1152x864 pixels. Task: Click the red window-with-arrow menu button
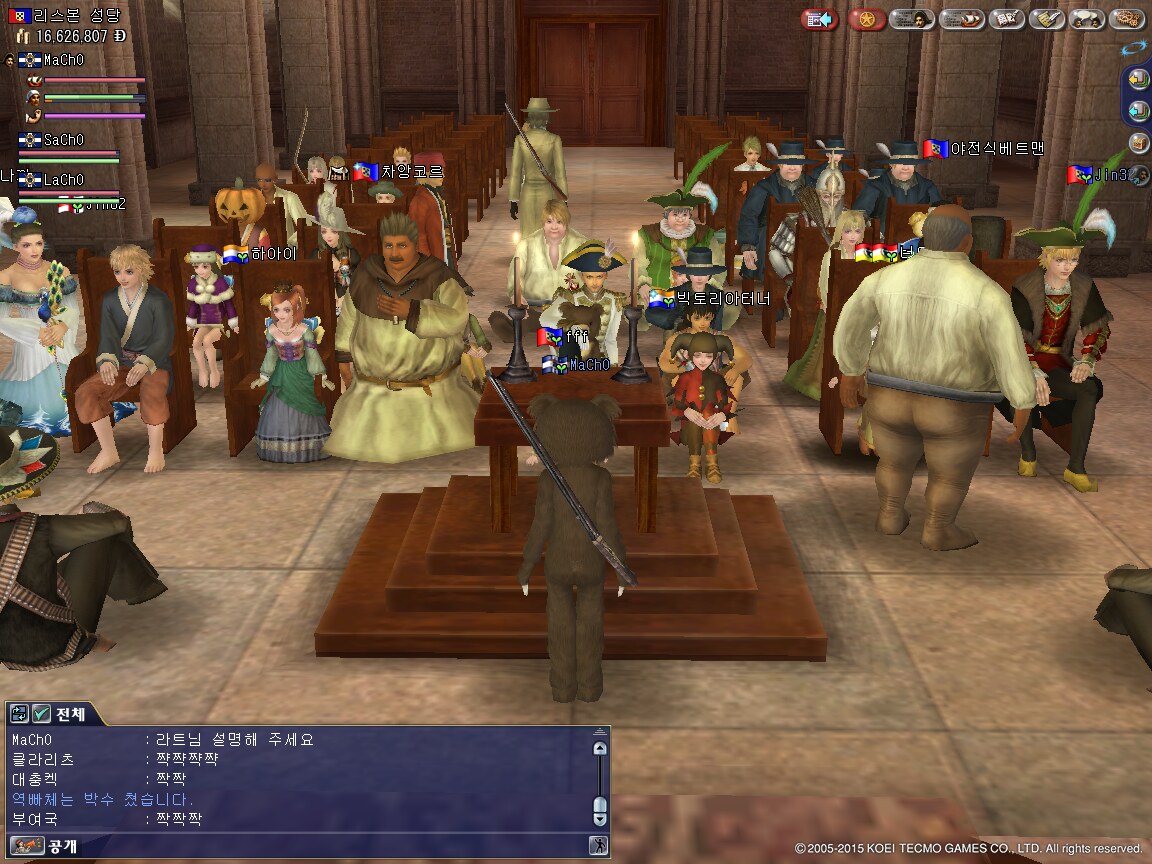(x=819, y=19)
